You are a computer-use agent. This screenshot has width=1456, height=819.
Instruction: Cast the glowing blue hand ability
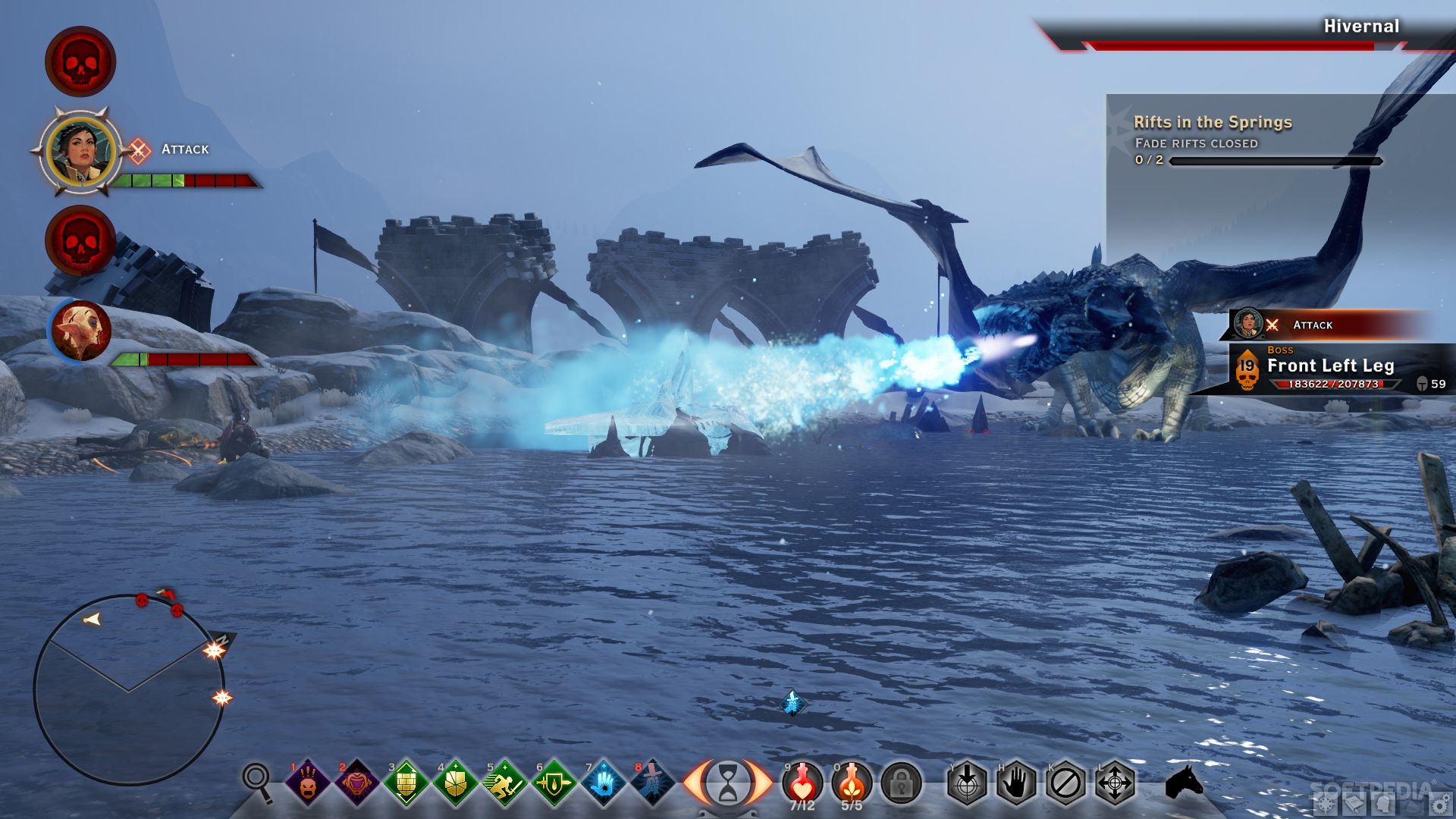pos(604,783)
